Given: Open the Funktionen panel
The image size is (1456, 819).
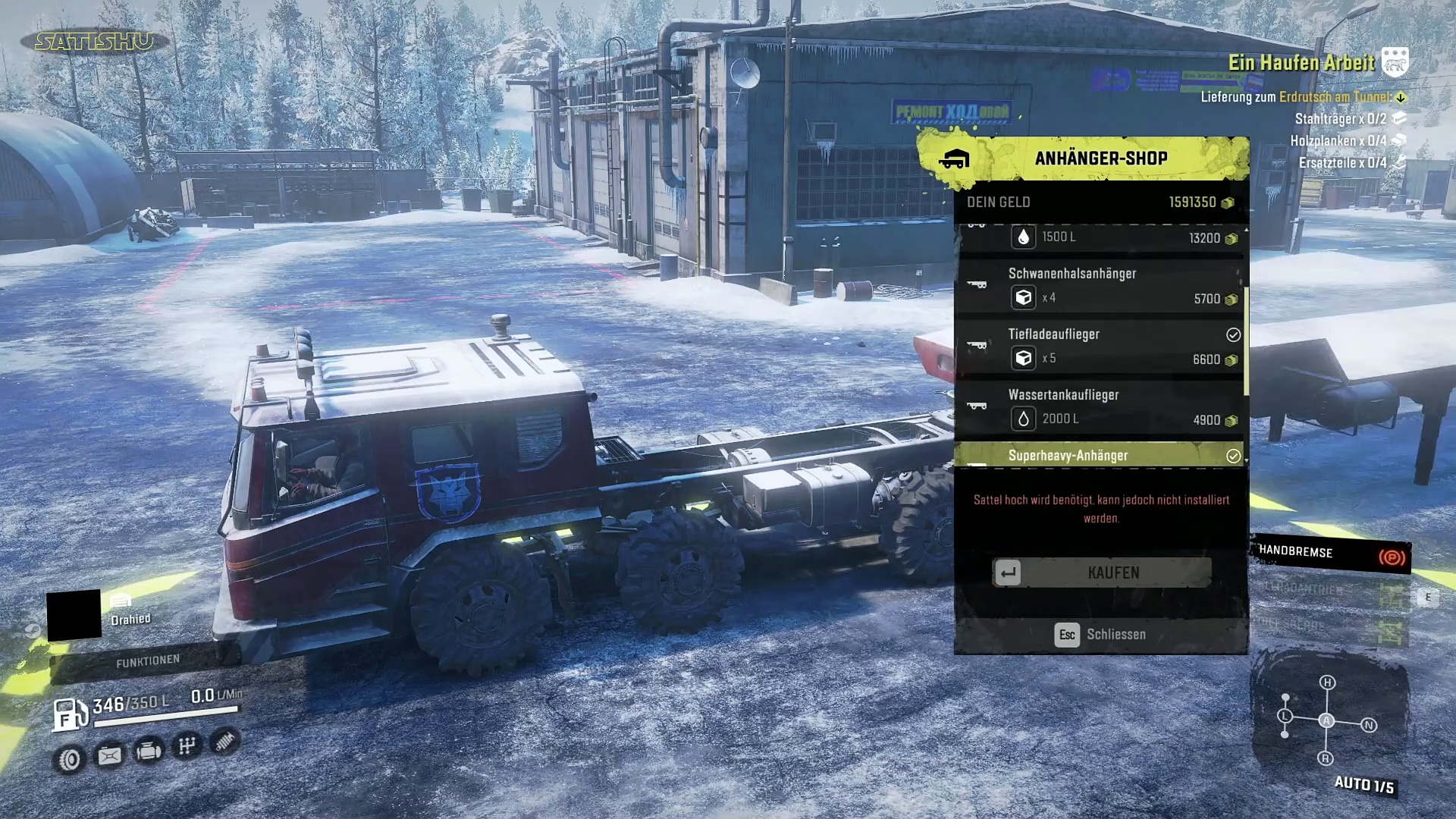Looking at the screenshot, I should pyautogui.click(x=148, y=661).
